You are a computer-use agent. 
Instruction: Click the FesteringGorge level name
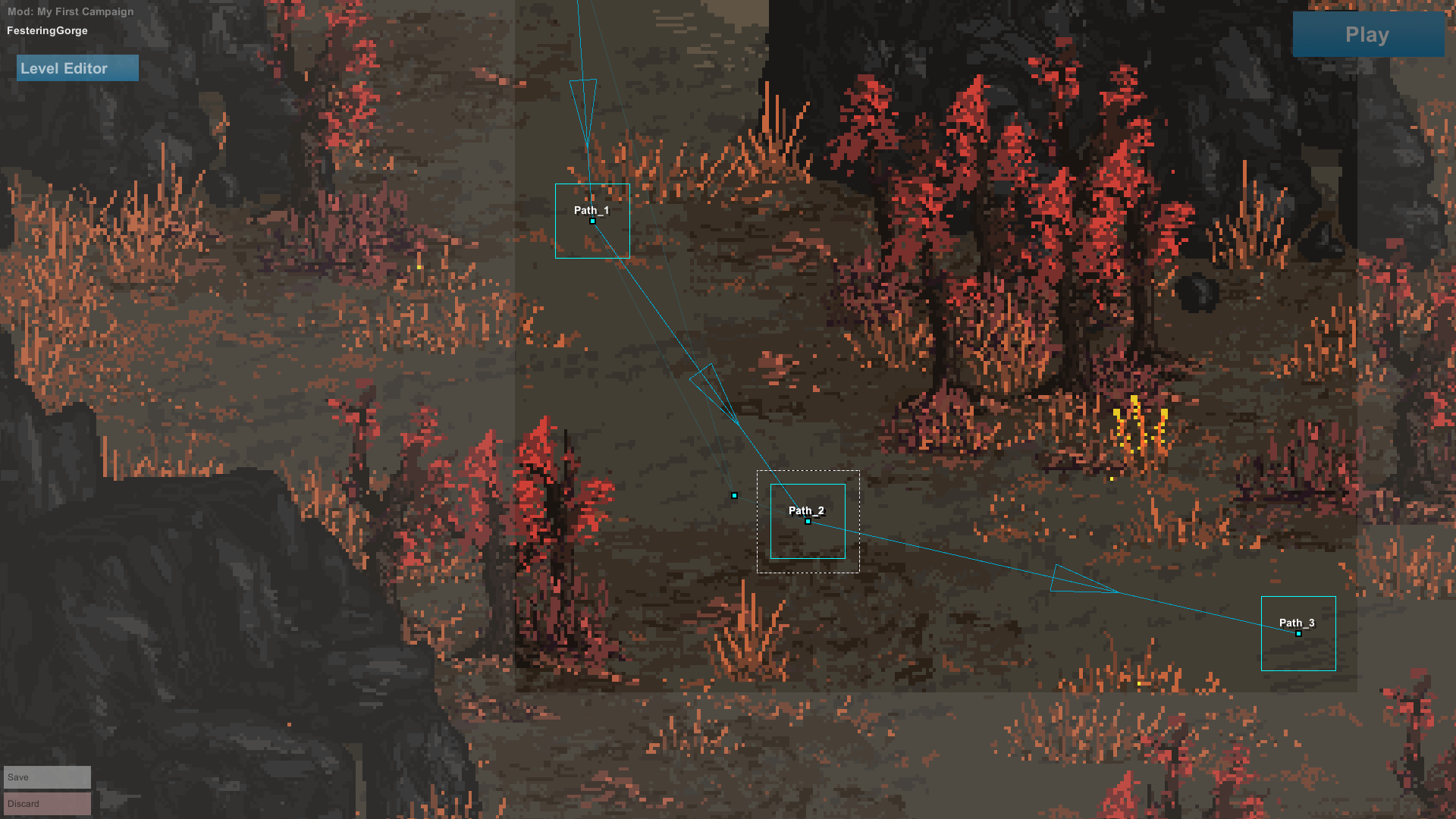point(46,30)
